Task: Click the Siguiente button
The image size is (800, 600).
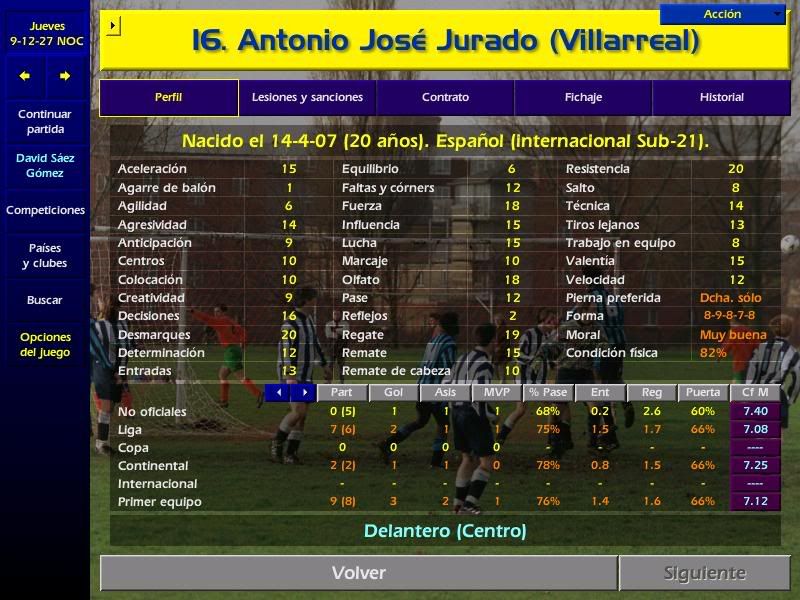Action: (x=705, y=573)
